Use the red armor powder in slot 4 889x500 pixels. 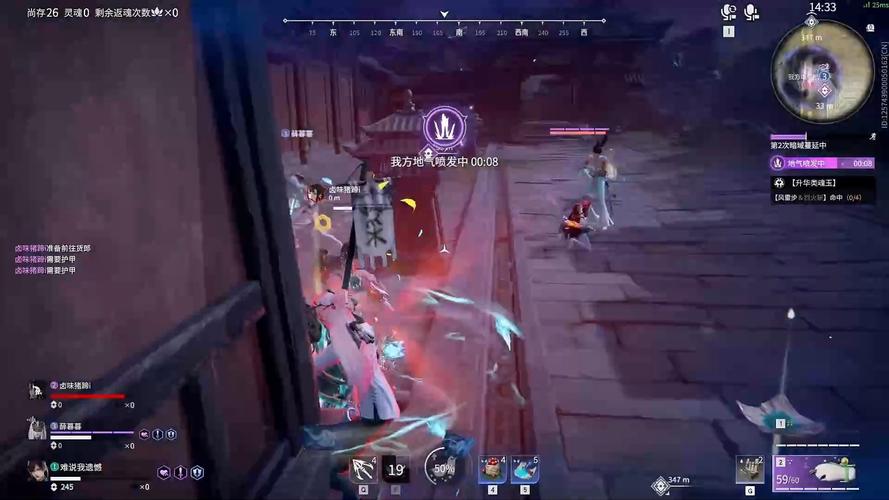492,467
